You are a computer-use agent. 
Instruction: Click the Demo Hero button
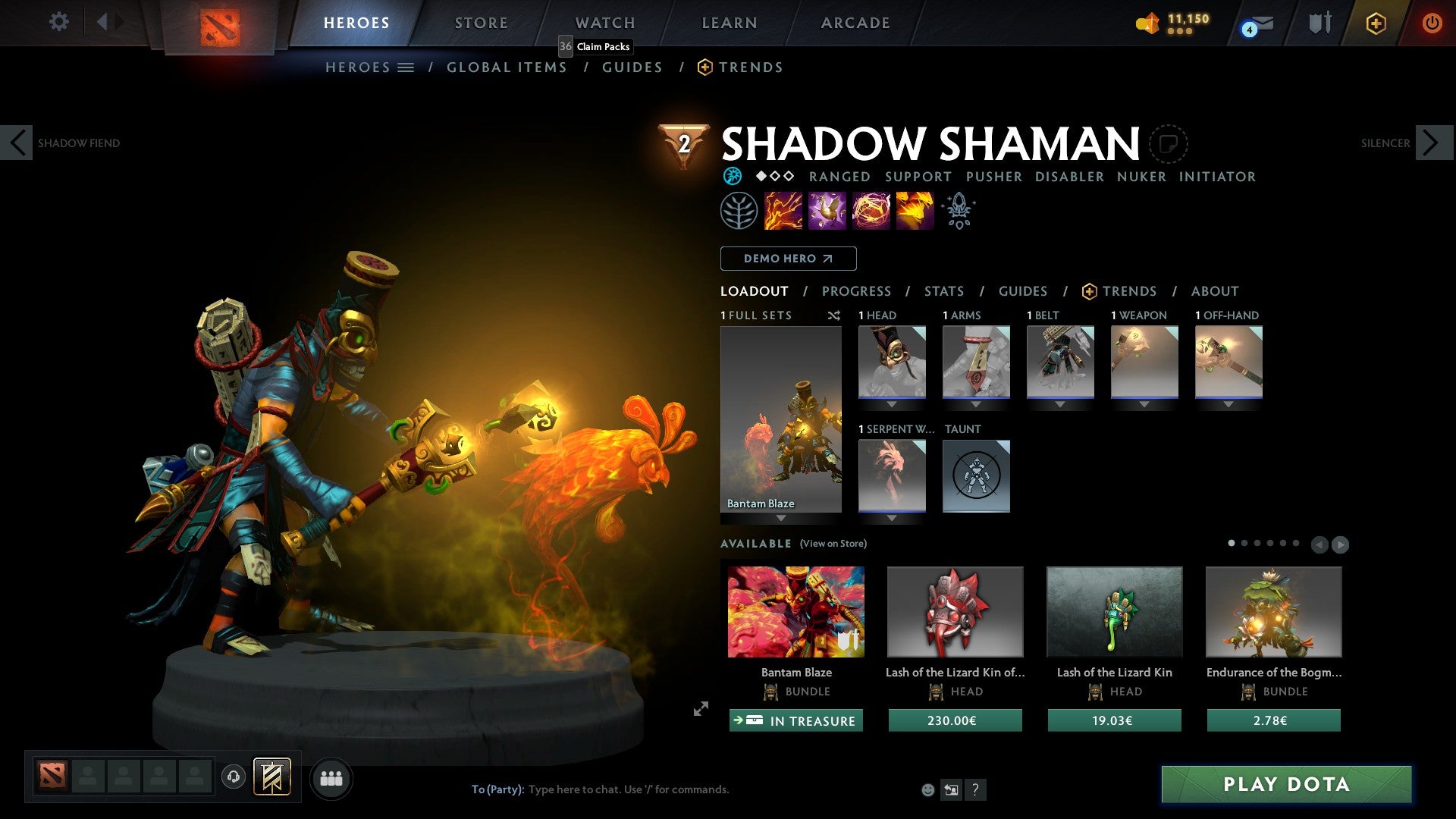click(x=787, y=259)
